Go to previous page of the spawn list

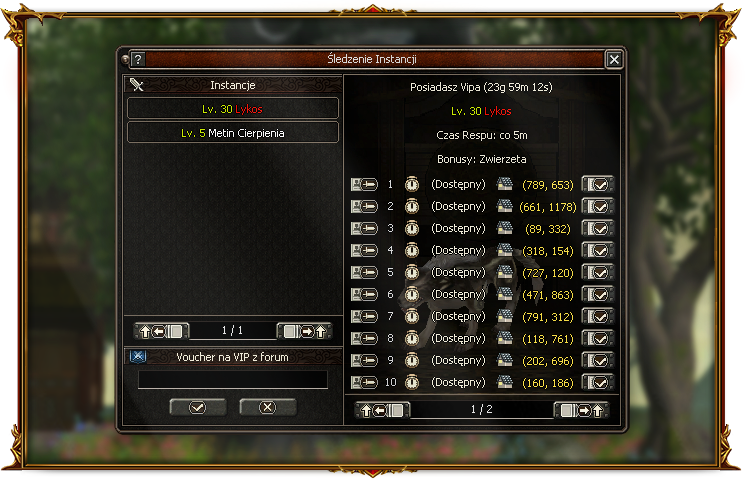pyautogui.click(x=384, y=410)
